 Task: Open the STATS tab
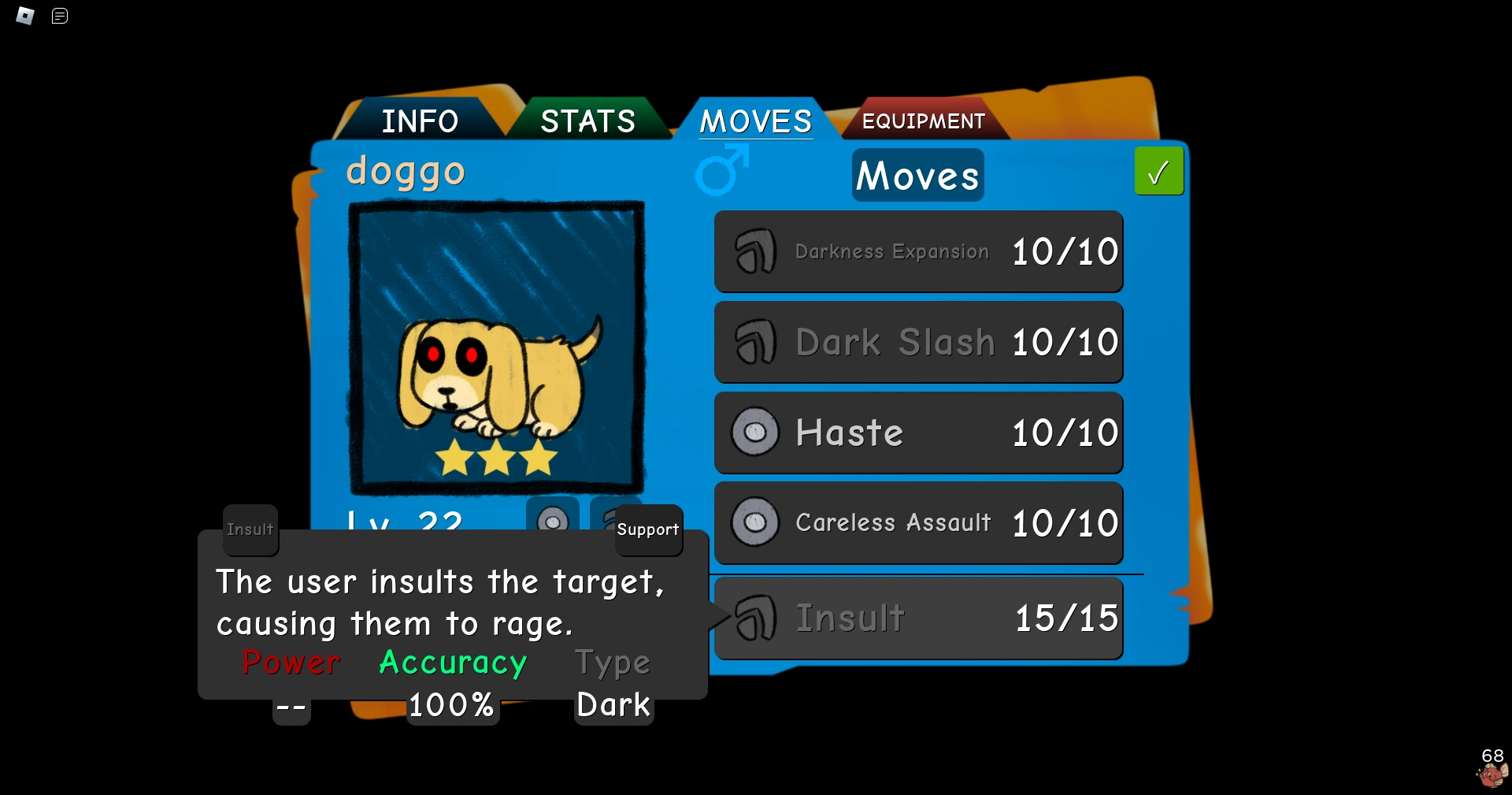587,121
